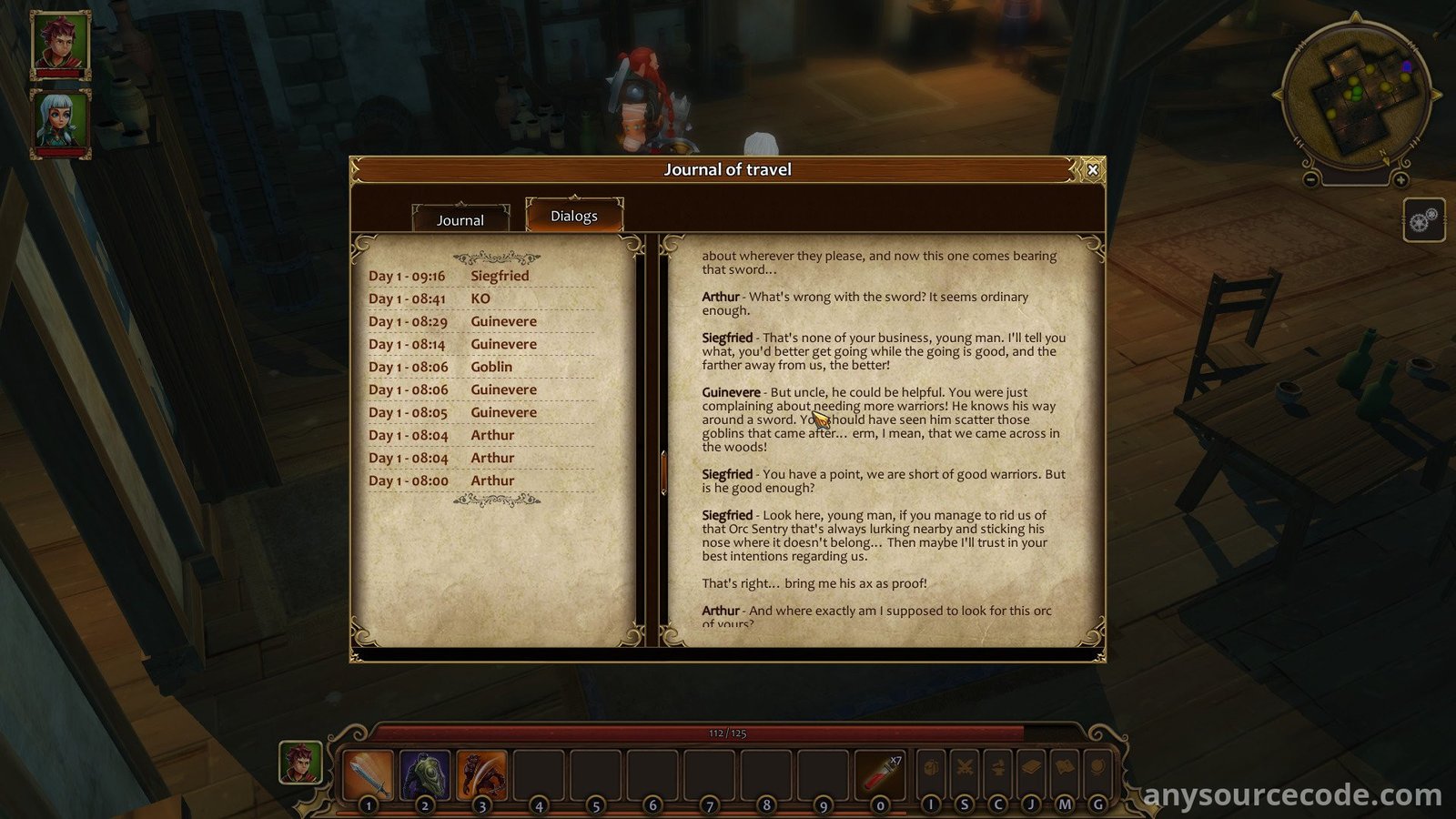This screenshot has width=1456, height=819.
Task: Open the gear settings button
Action: 1423,220
